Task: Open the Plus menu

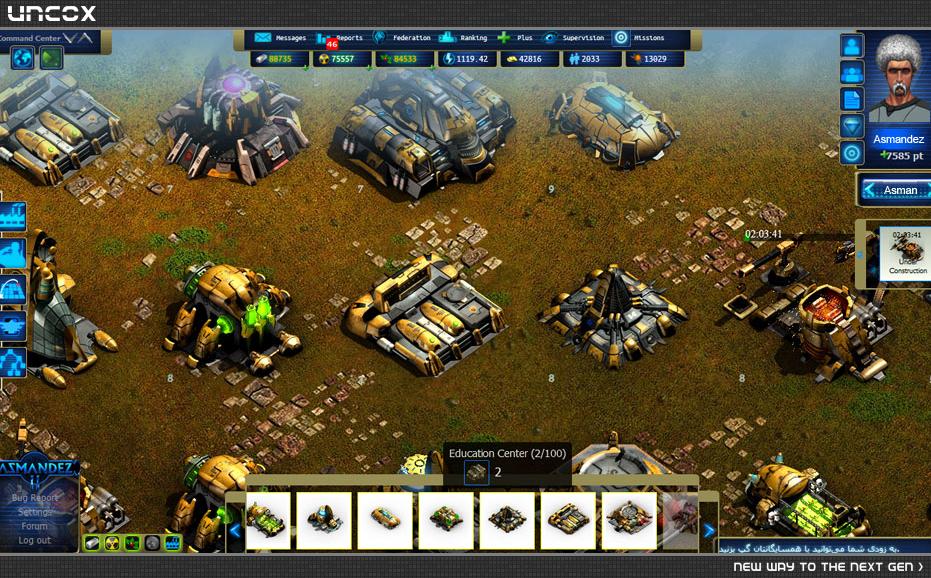Action: tap(516, 38)
